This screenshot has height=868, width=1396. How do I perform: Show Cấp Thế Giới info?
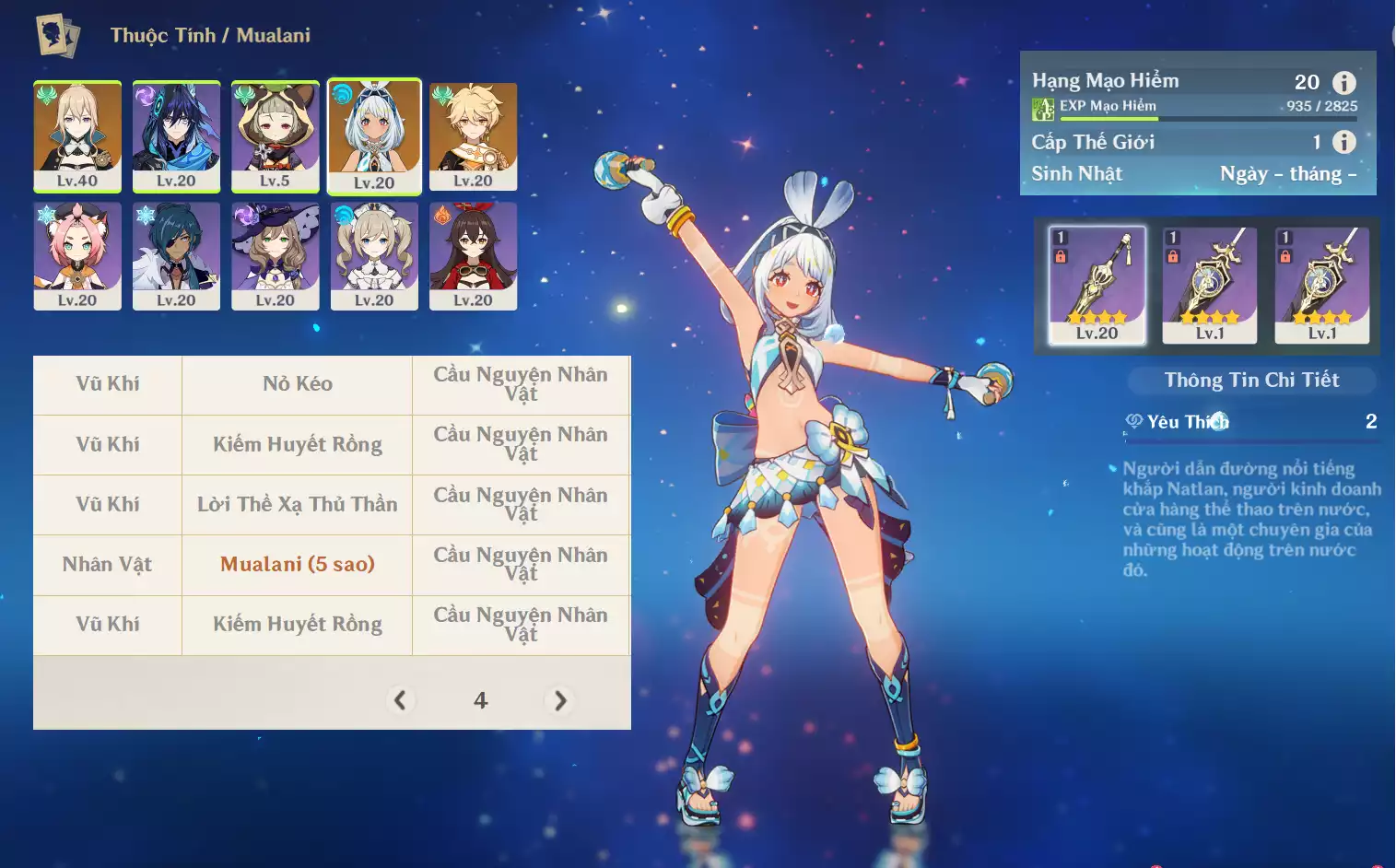[x=1344, y=142]
